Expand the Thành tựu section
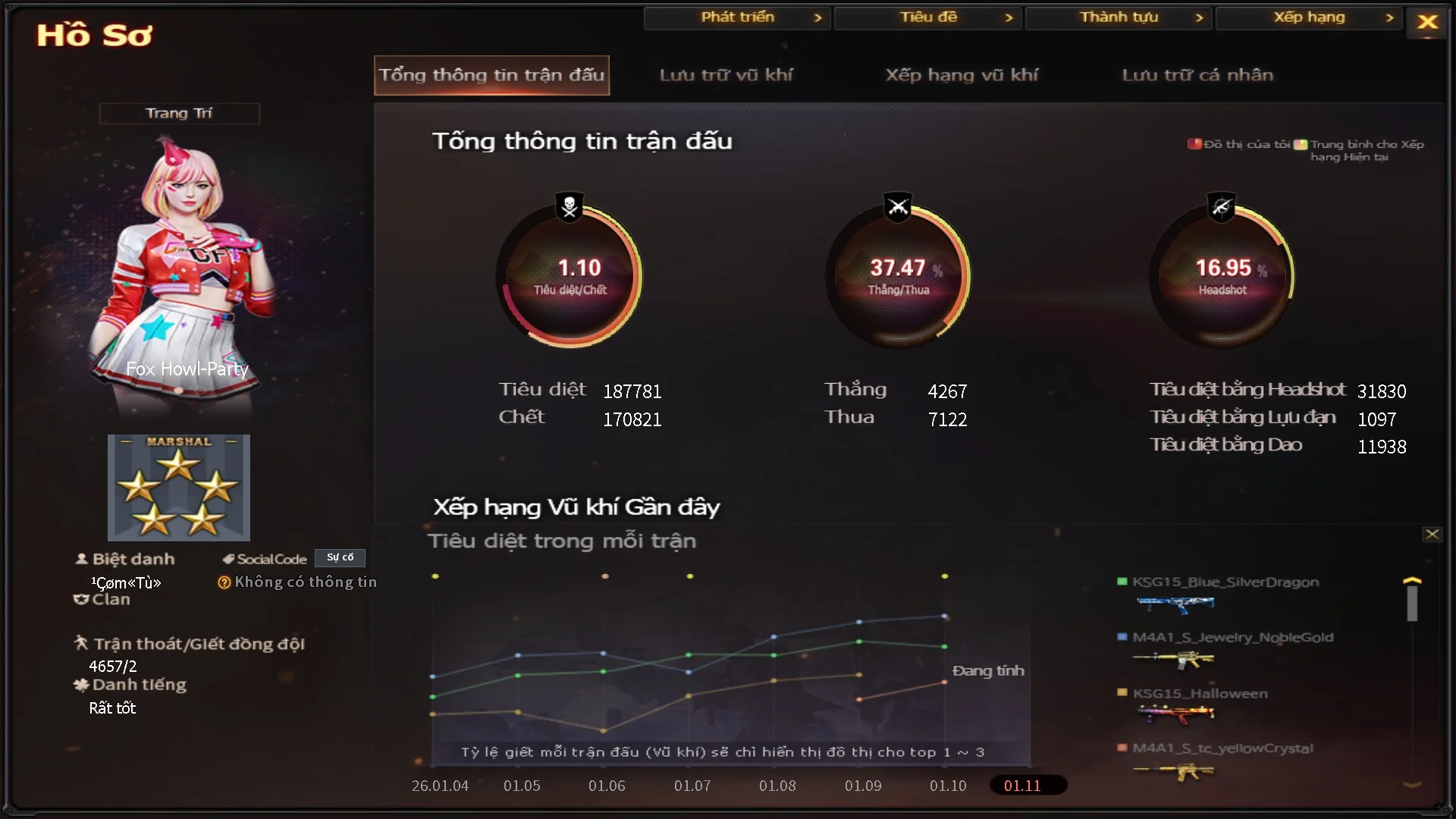 [x=1118, y=17]
